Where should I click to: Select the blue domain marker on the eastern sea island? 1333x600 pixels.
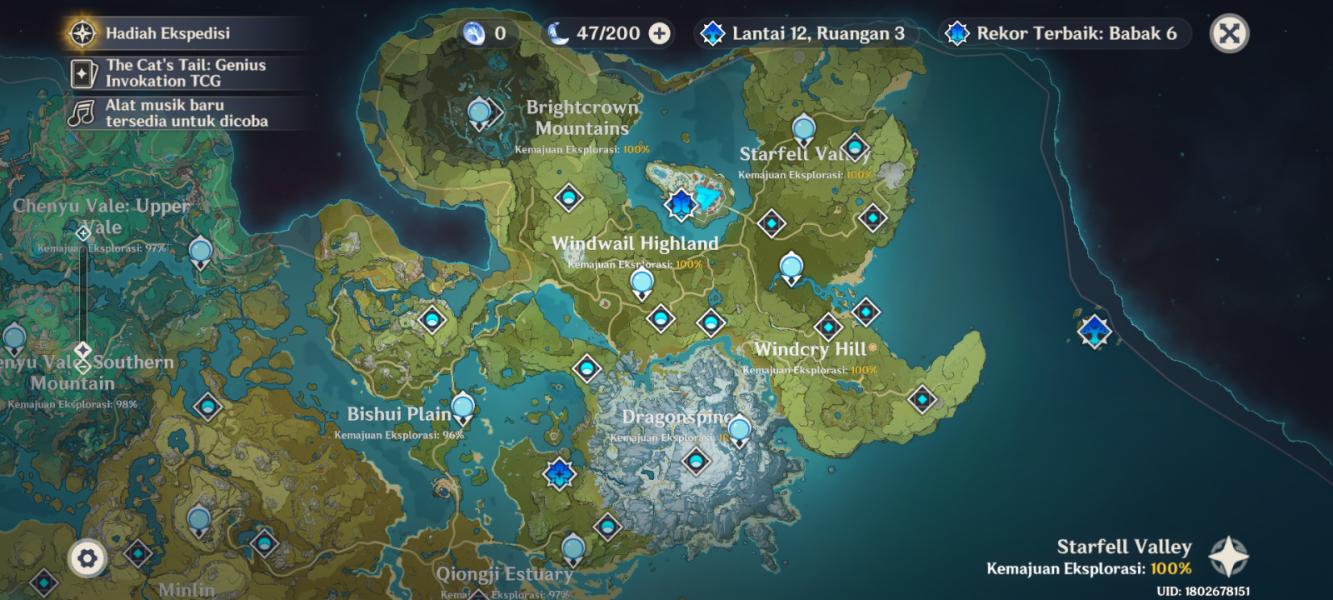click(1095, 330)
